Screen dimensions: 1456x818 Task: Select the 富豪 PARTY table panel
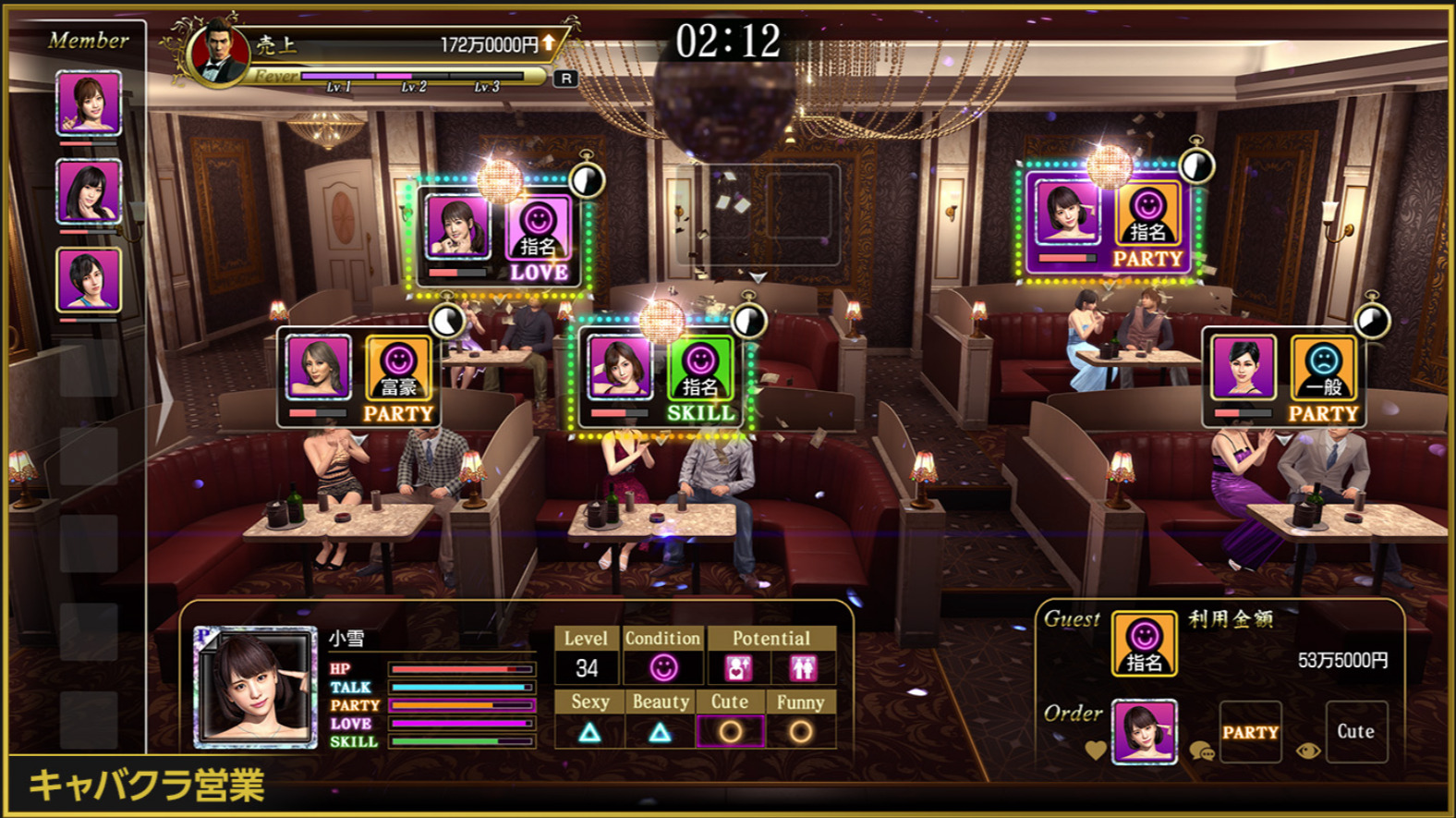pyautogui.click(x=359, y=379)
